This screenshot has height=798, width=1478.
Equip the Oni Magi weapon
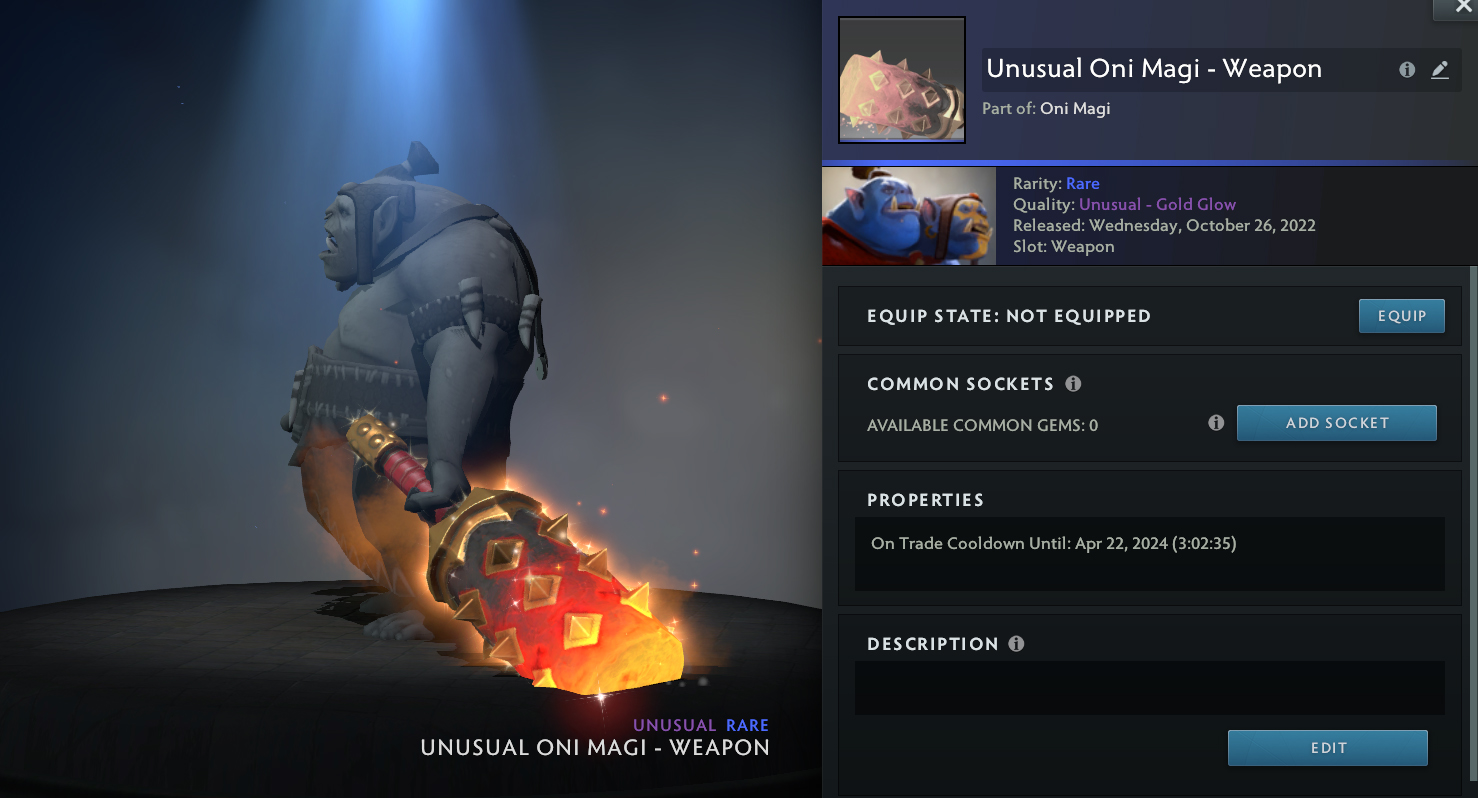[1401, 316]
